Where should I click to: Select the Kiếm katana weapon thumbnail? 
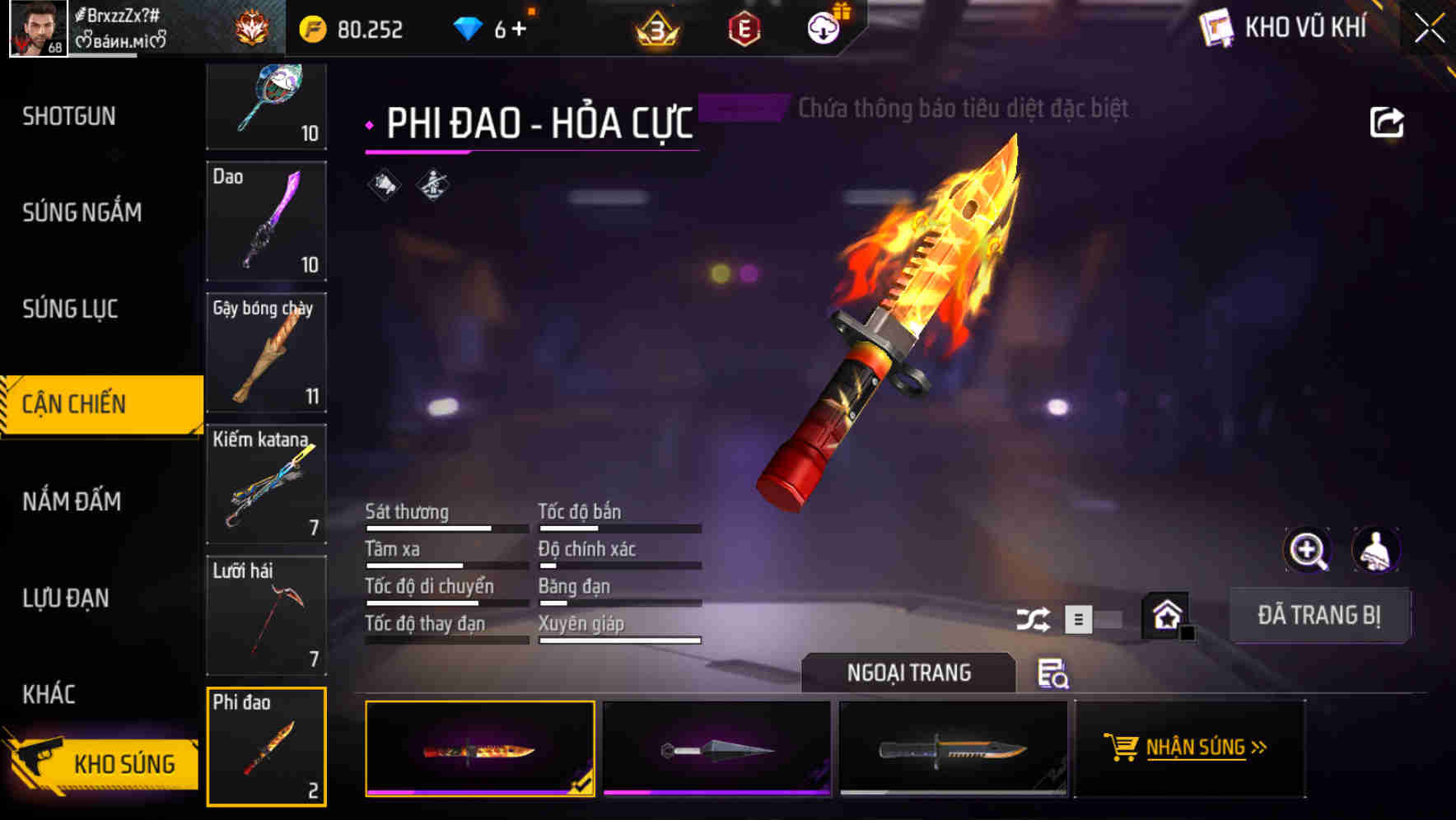tap(266, 484)
